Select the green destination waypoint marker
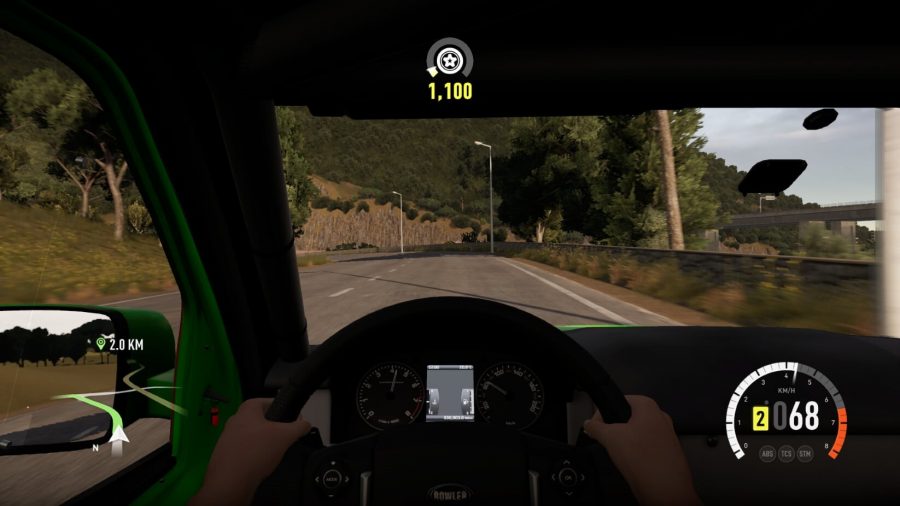 click(x=100, y=344)
